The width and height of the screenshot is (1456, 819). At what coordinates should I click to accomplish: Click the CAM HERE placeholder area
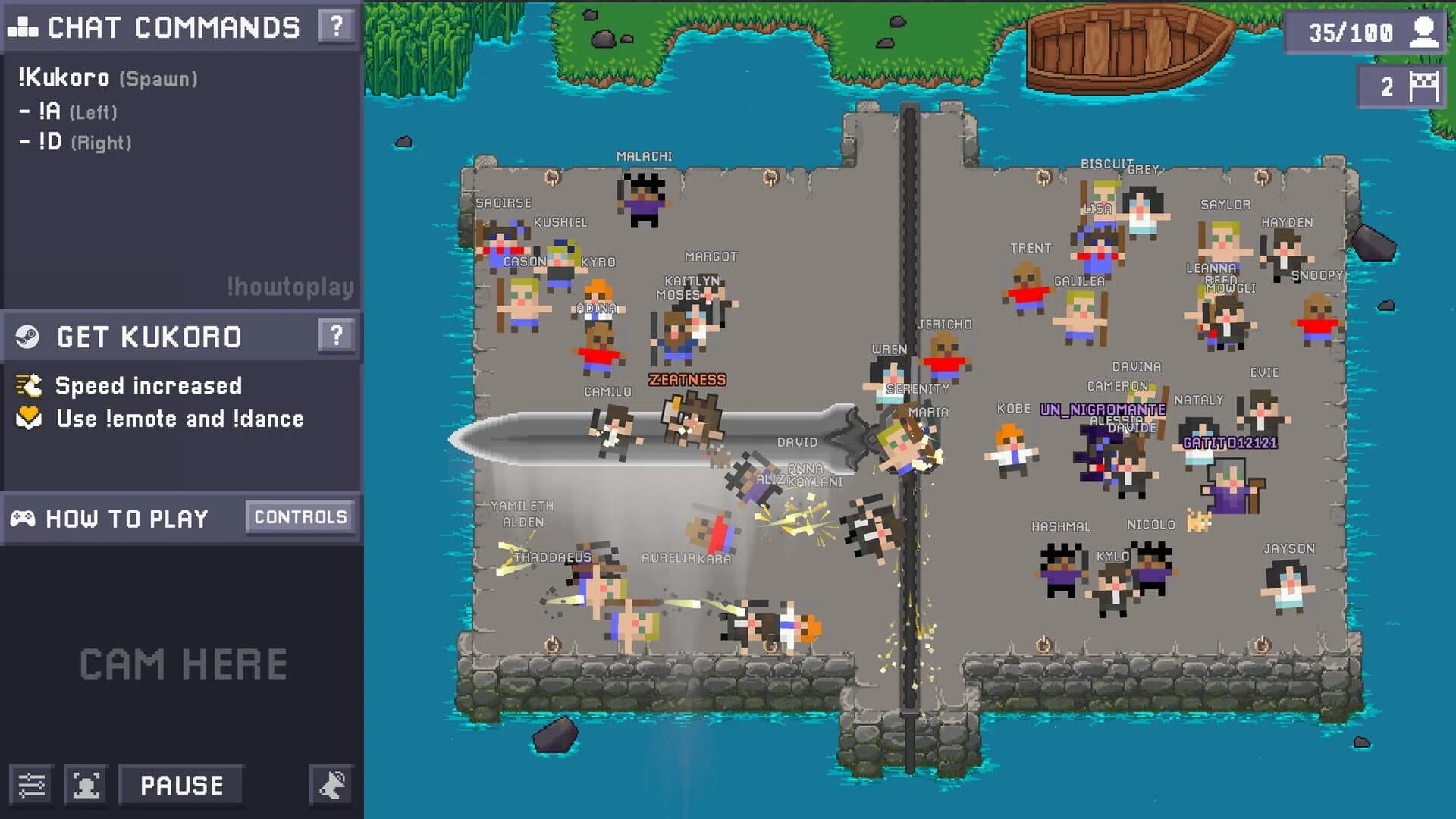181,665
